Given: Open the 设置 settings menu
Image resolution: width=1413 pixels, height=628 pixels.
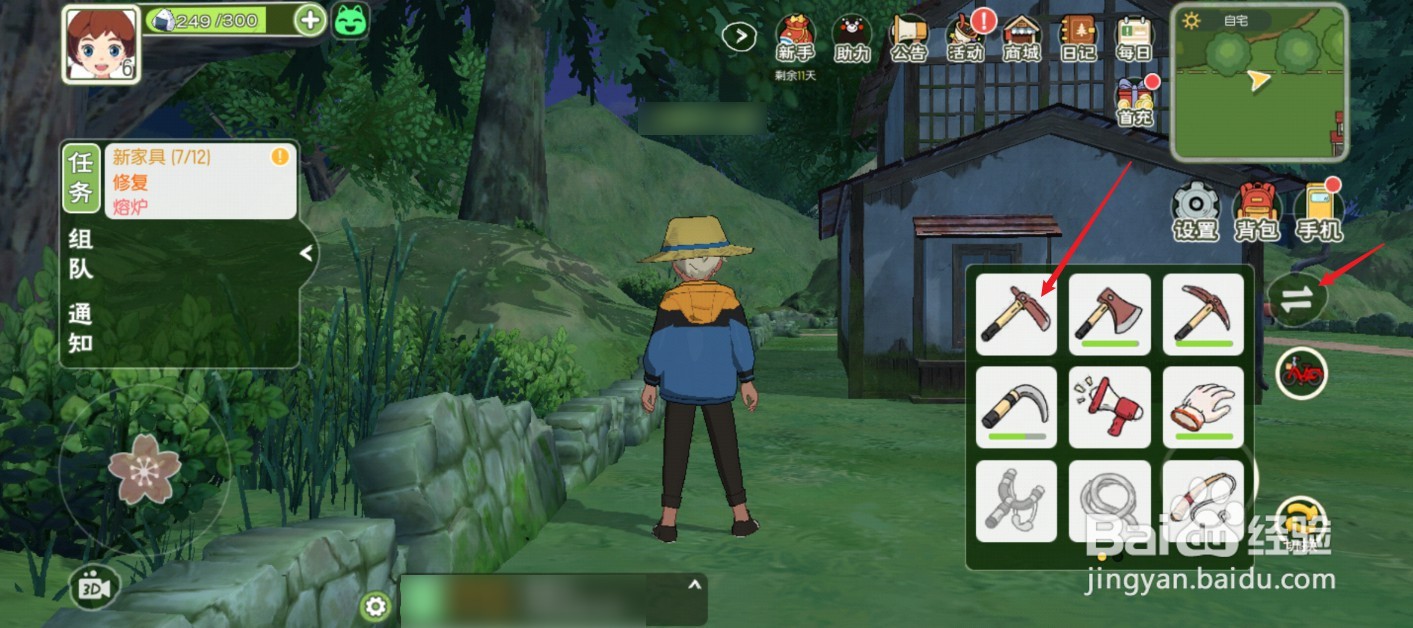Looking at the screenshot, I should (1196, 212).
